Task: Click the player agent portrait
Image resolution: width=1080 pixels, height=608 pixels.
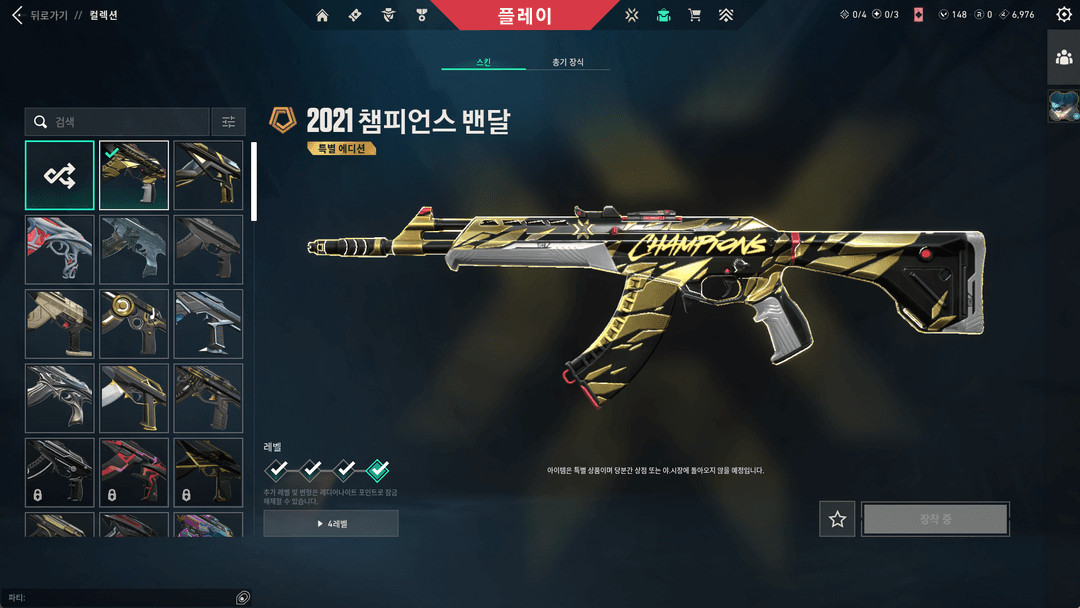Action: click(1063, 105)
